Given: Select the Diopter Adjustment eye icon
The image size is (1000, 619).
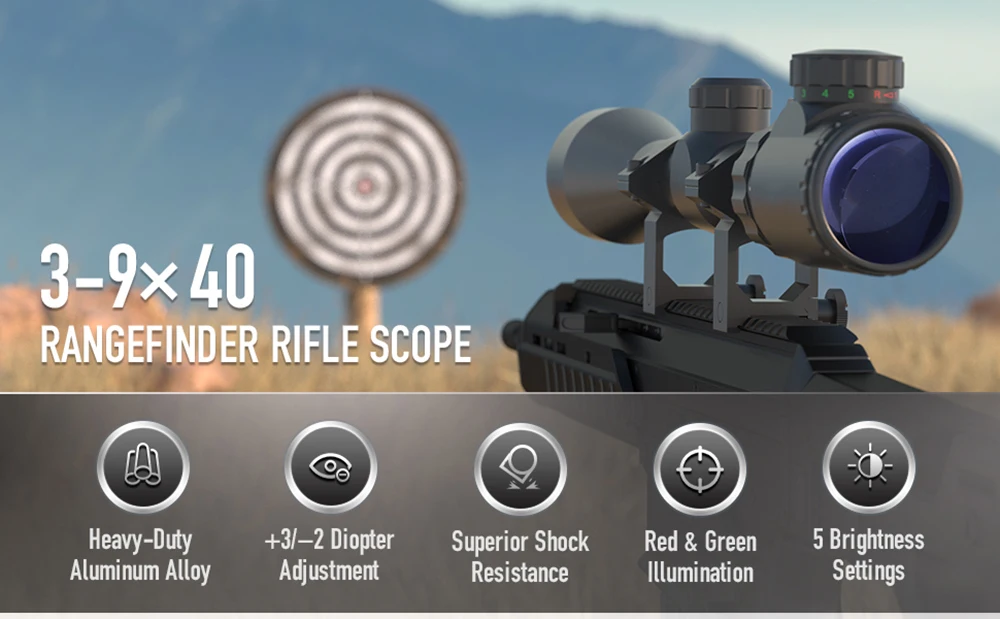Looking at the screenshot, I should tap(330, 468).
